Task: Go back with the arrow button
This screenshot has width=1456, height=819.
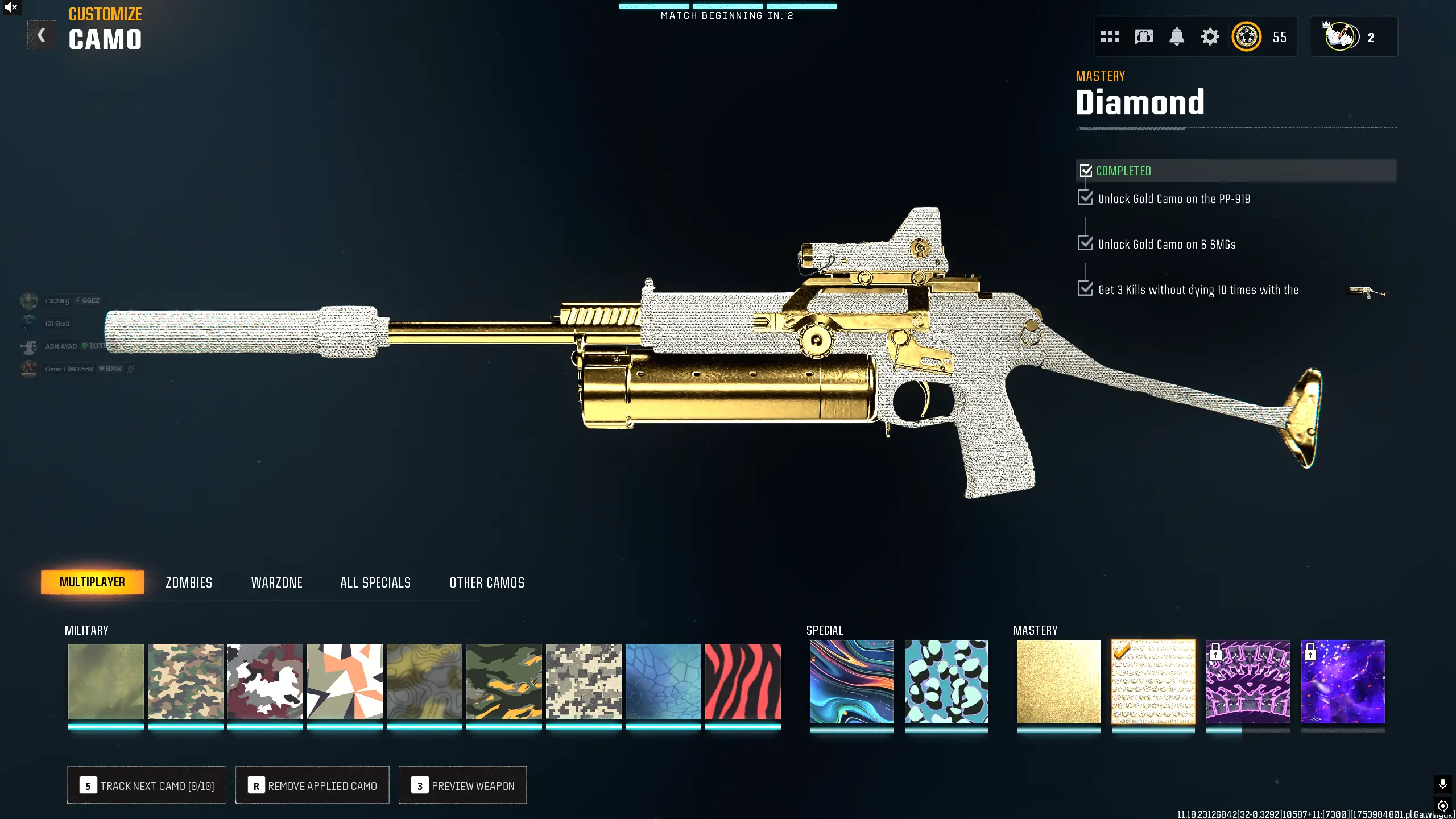Action: [x=42, y=35]
